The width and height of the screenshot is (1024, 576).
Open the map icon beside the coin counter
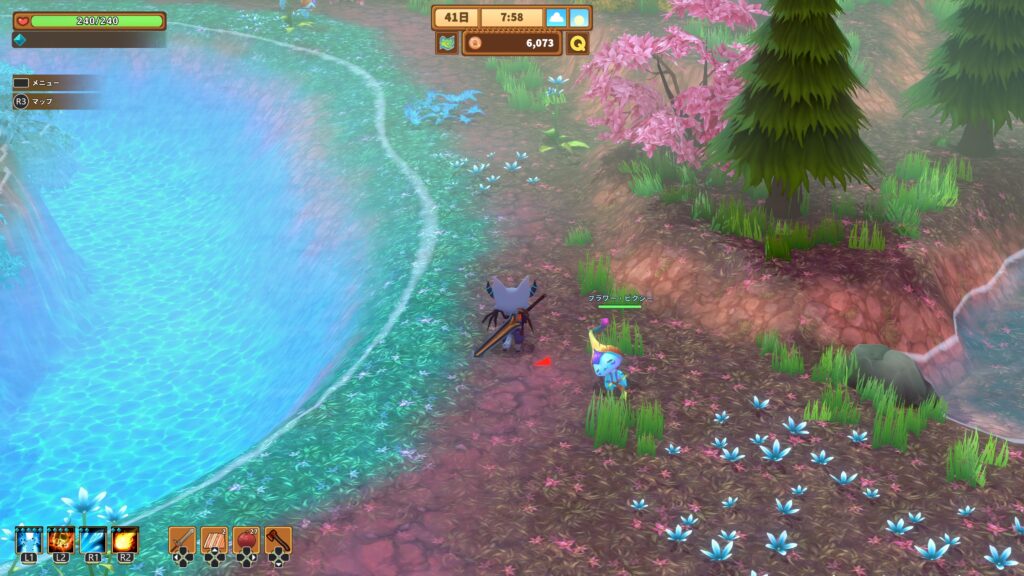446,43
